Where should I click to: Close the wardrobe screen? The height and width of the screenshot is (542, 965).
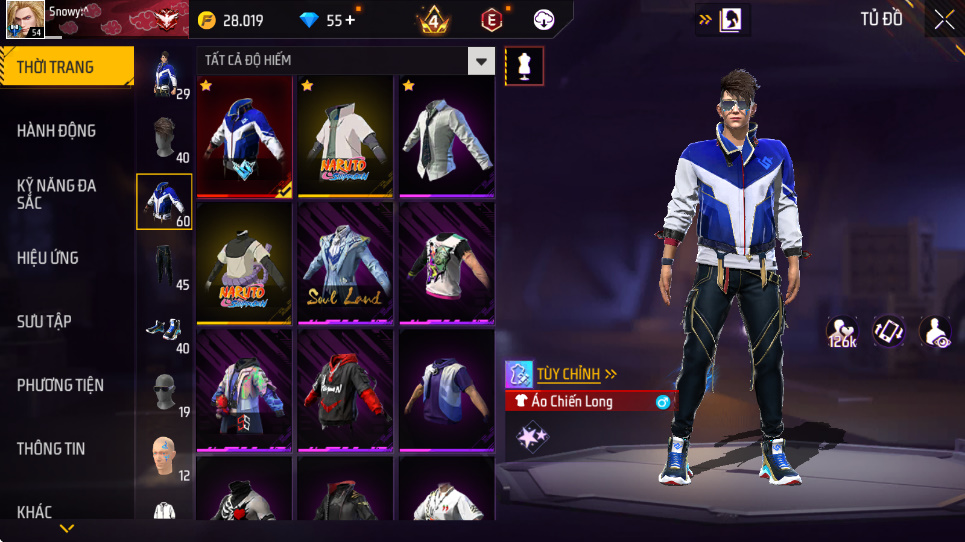coord(944,19)
